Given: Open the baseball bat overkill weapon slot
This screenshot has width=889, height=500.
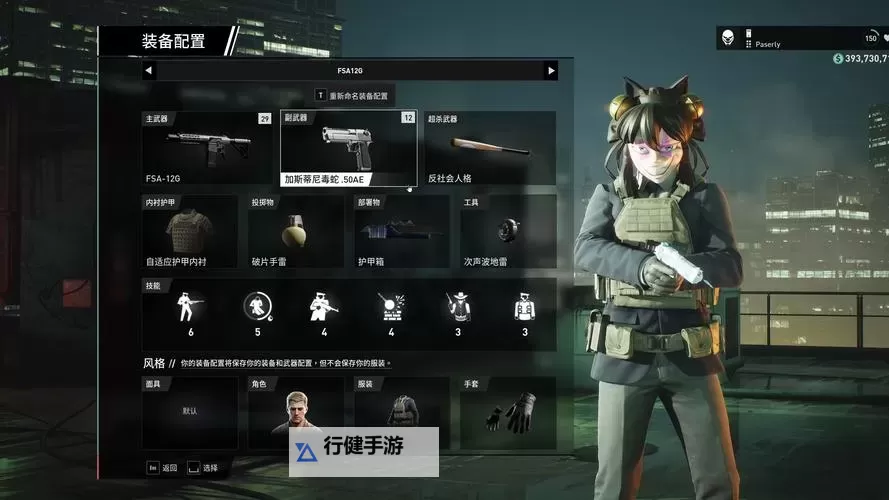Looking at the screenshot, I should pyautogui.click(x=490, y=148).
